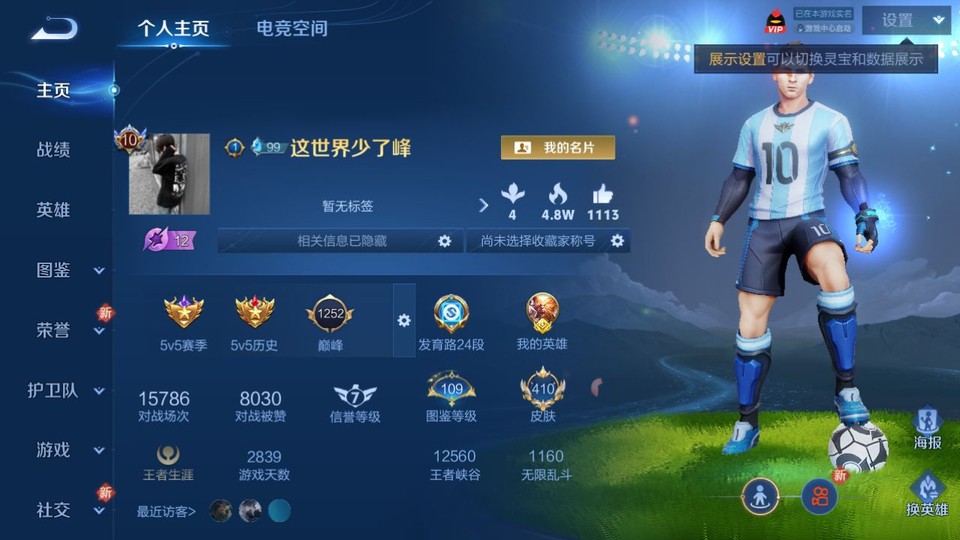Choose a collector title via 尚未选择收藏家称号 gear
The width and height of the screenshot is (960, 540).
pyautogui.click(x=618, y=241)
